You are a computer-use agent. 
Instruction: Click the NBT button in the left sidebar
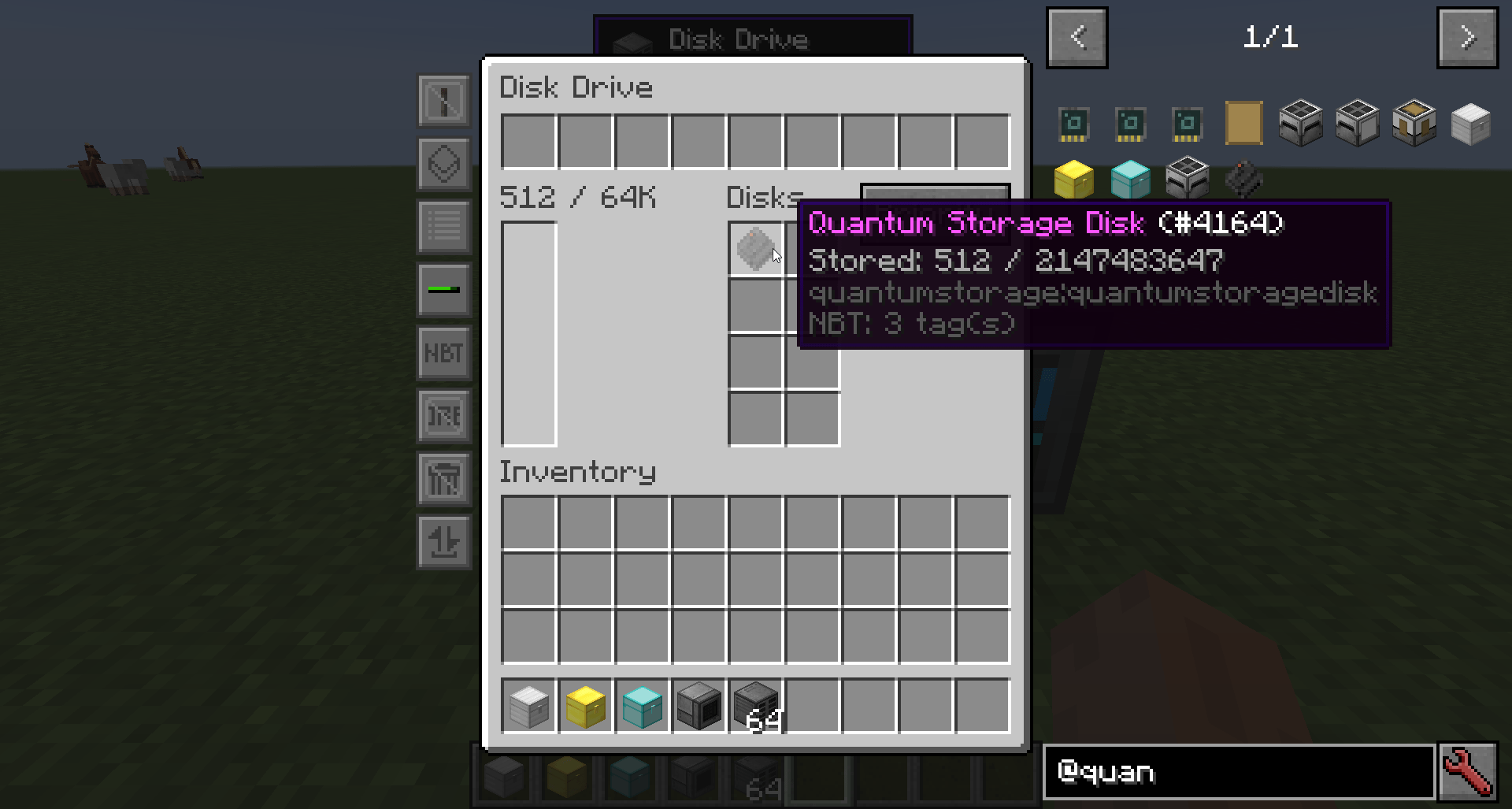point(444,353)
